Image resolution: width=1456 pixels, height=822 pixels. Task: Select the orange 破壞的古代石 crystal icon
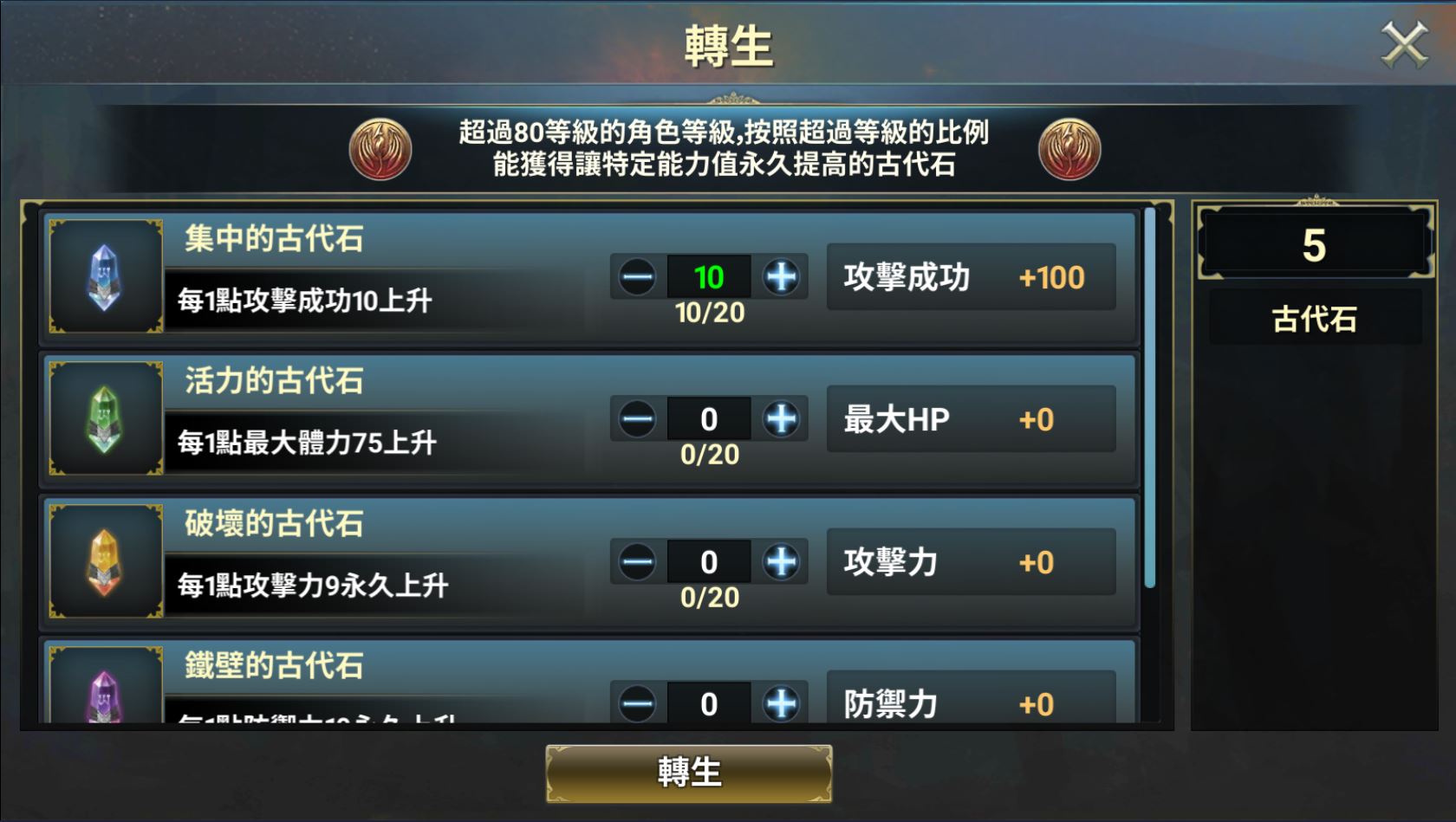104,560
